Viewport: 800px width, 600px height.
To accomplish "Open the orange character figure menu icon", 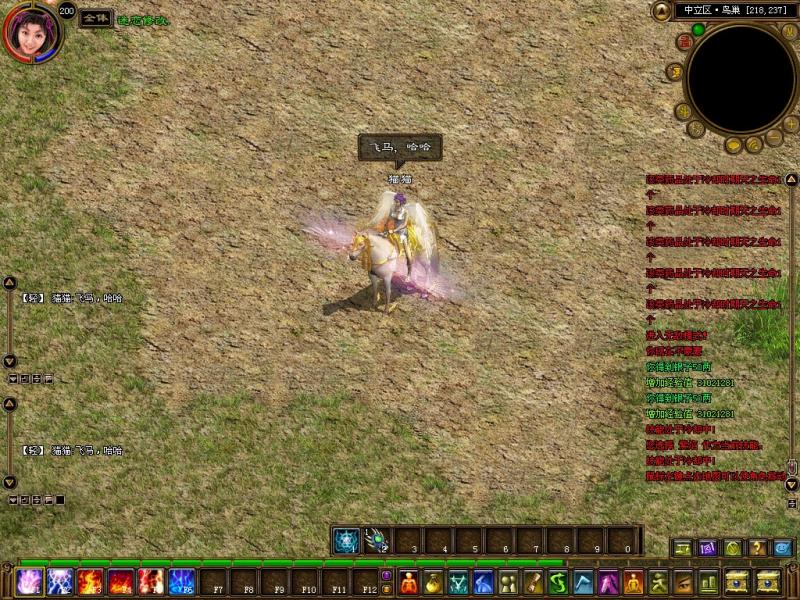I will pyautogui.click(x=409, y=582).
